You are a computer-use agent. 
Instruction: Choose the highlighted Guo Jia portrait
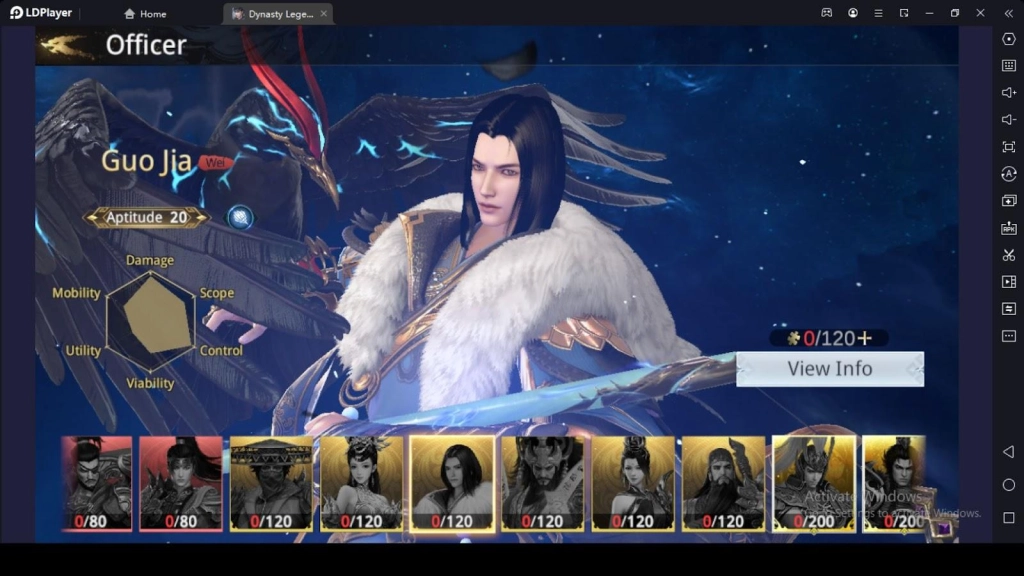[x=452, y=482]
